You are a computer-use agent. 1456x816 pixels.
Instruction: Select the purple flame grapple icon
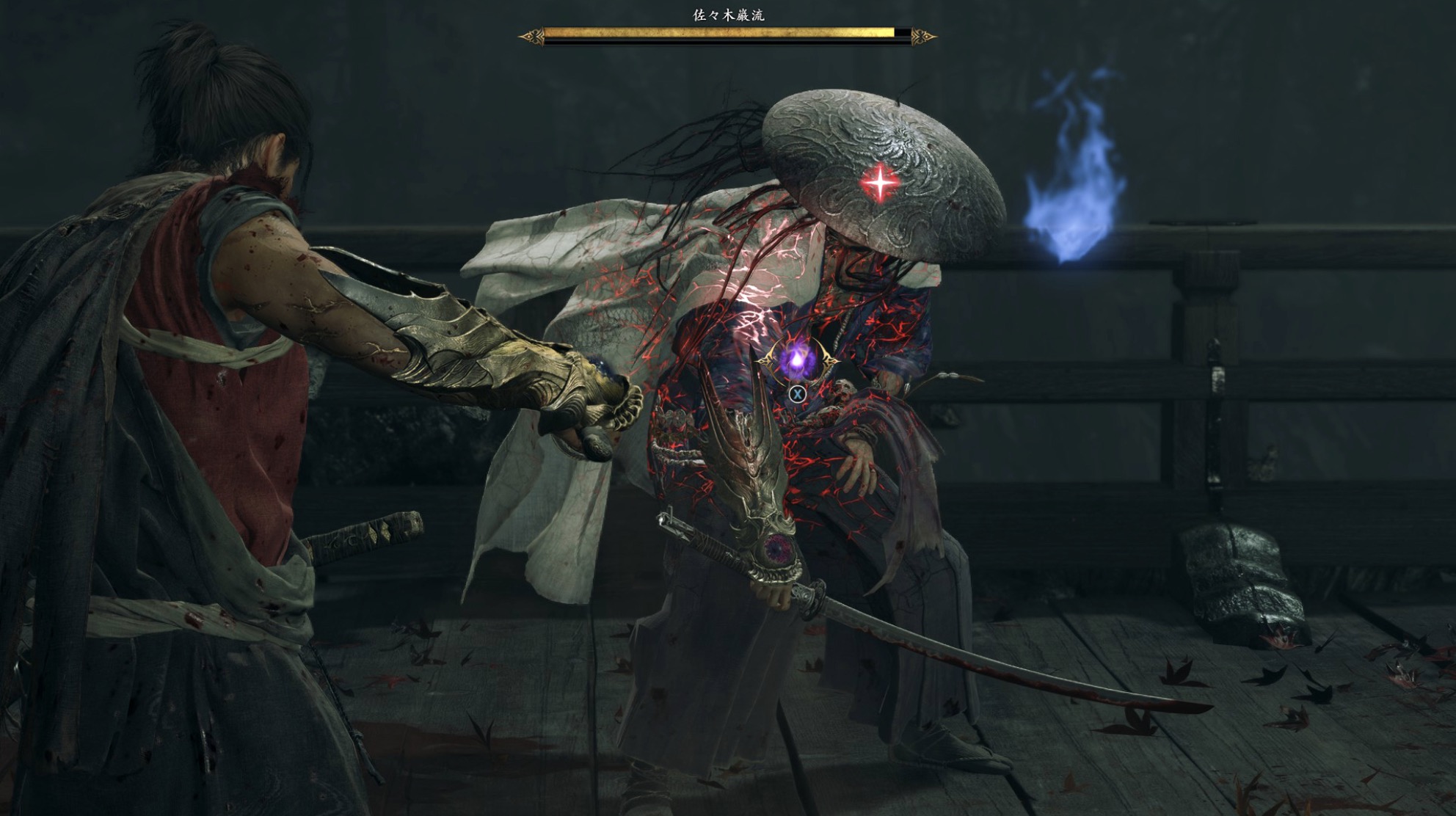[x=796, y=360]
